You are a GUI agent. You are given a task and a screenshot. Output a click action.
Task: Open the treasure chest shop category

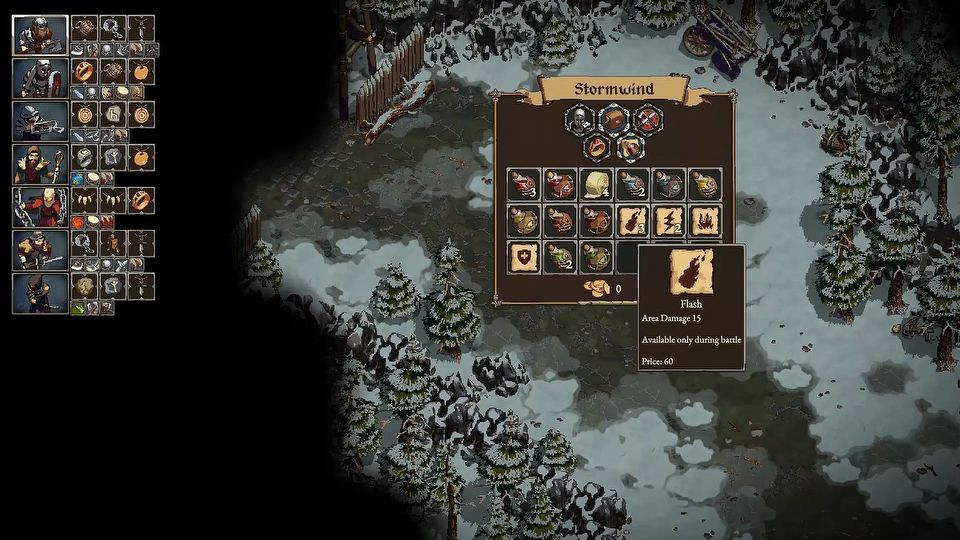613,121
